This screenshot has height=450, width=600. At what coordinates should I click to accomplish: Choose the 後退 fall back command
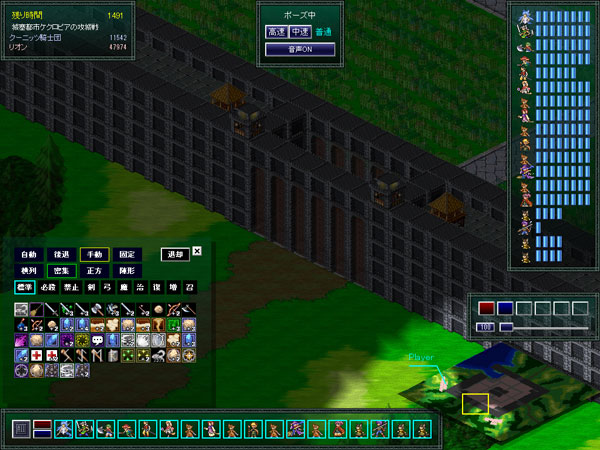61,254
